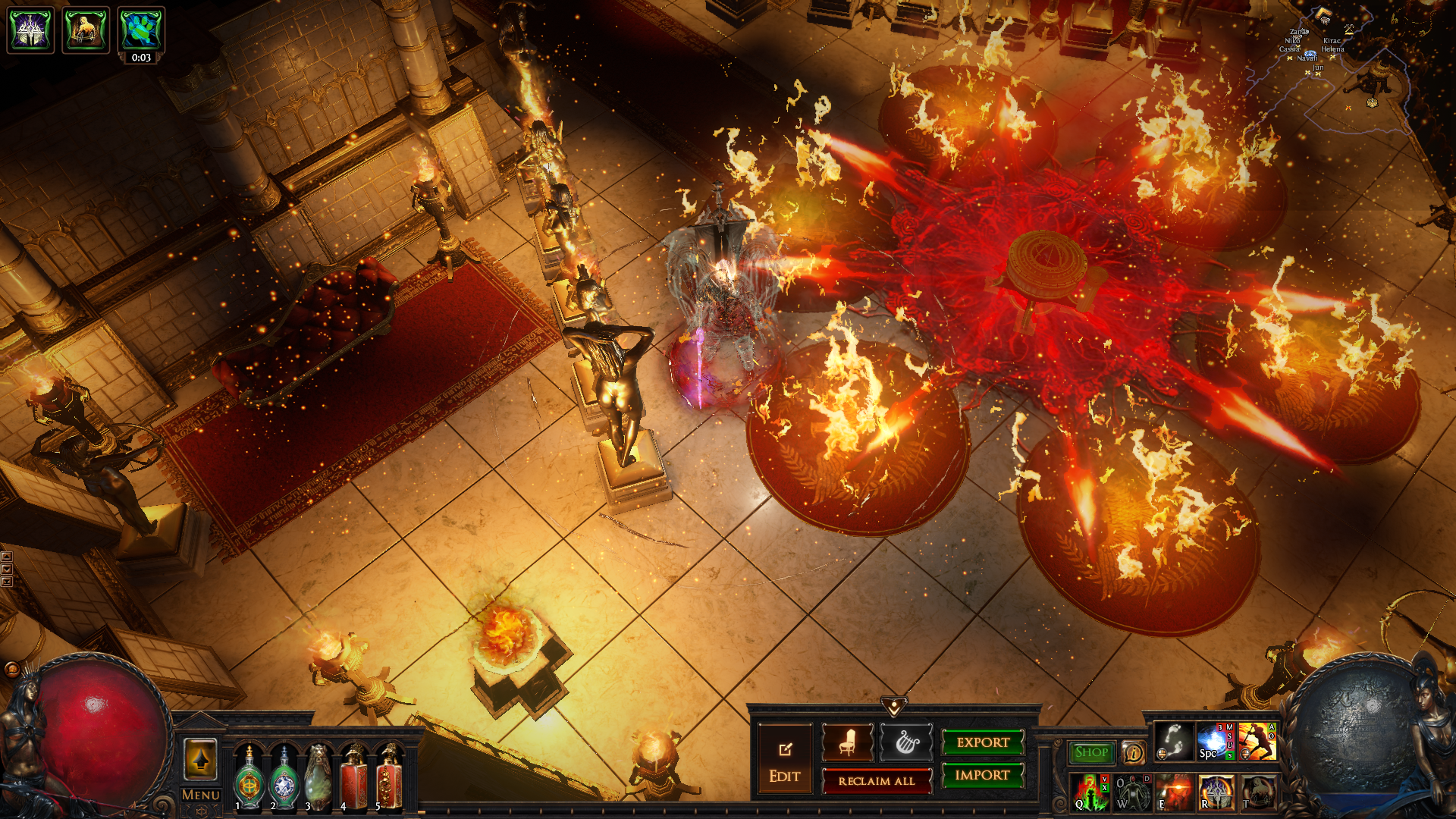Activate the green figure skill on Q
This screenshot has height=819, width=1456.
pos(1090,792)
